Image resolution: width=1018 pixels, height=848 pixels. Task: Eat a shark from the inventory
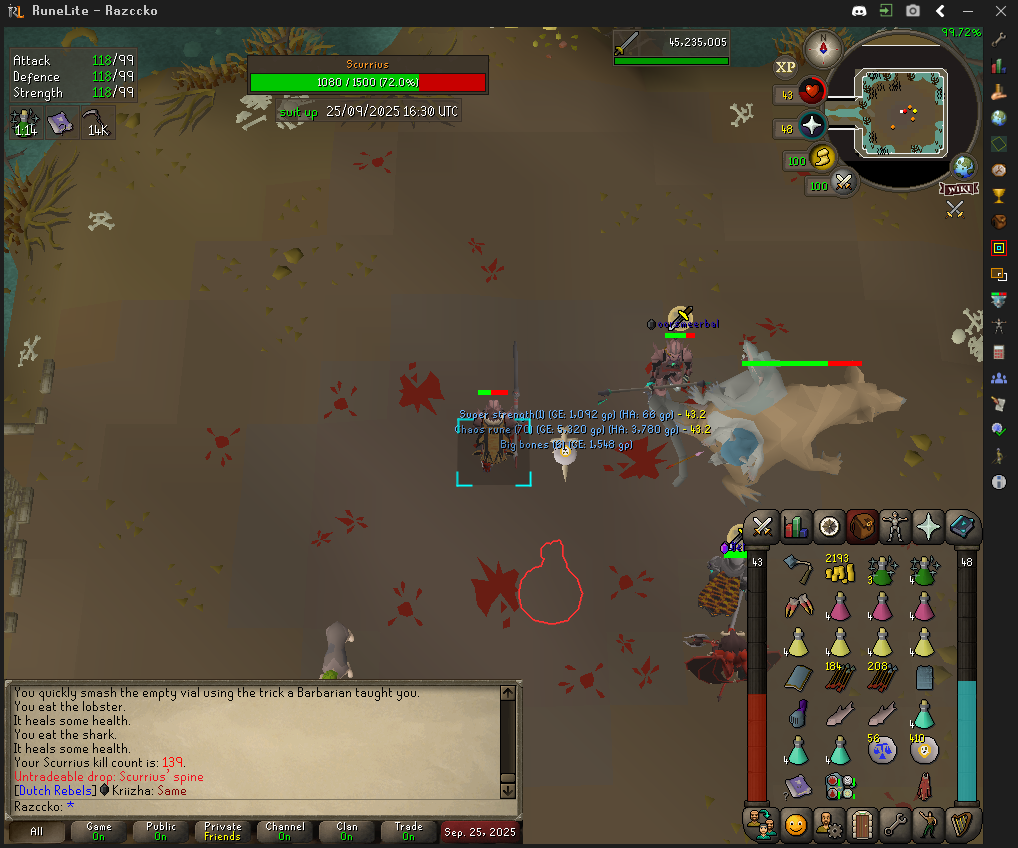[840, 712]
